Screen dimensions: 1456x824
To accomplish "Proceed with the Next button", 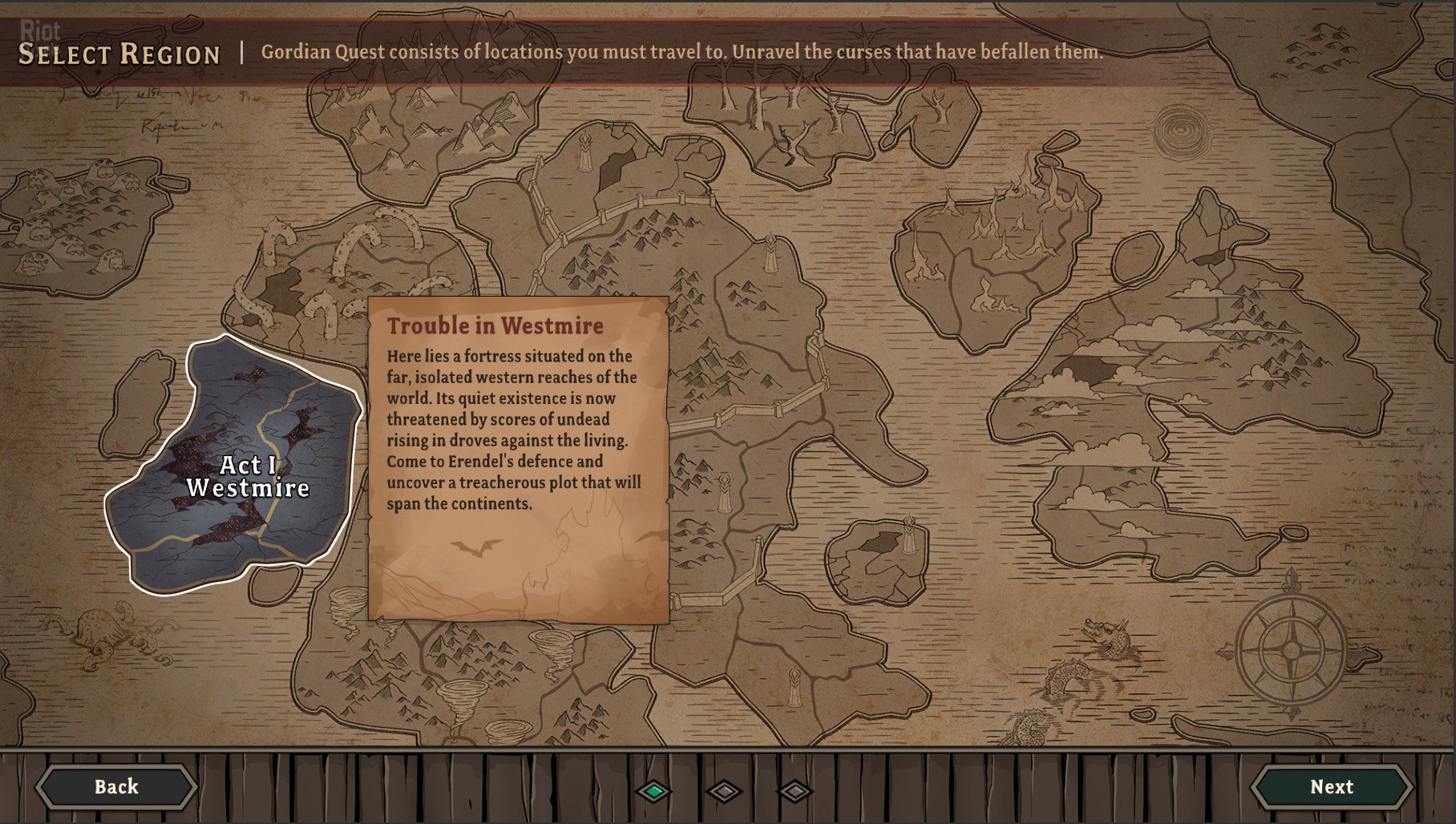I will [1332, 787].
